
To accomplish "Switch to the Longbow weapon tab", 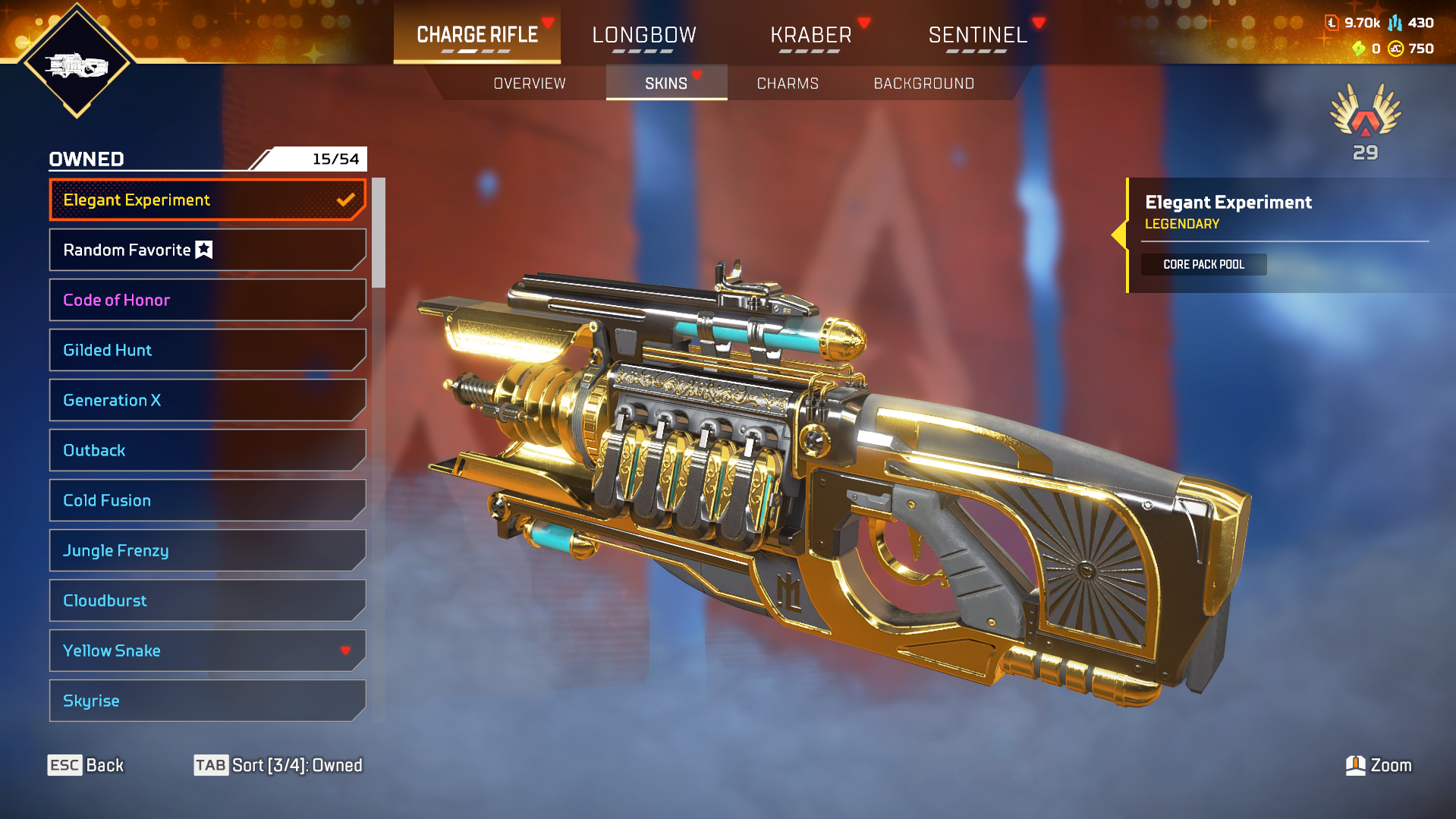I will tap(643, 35).
